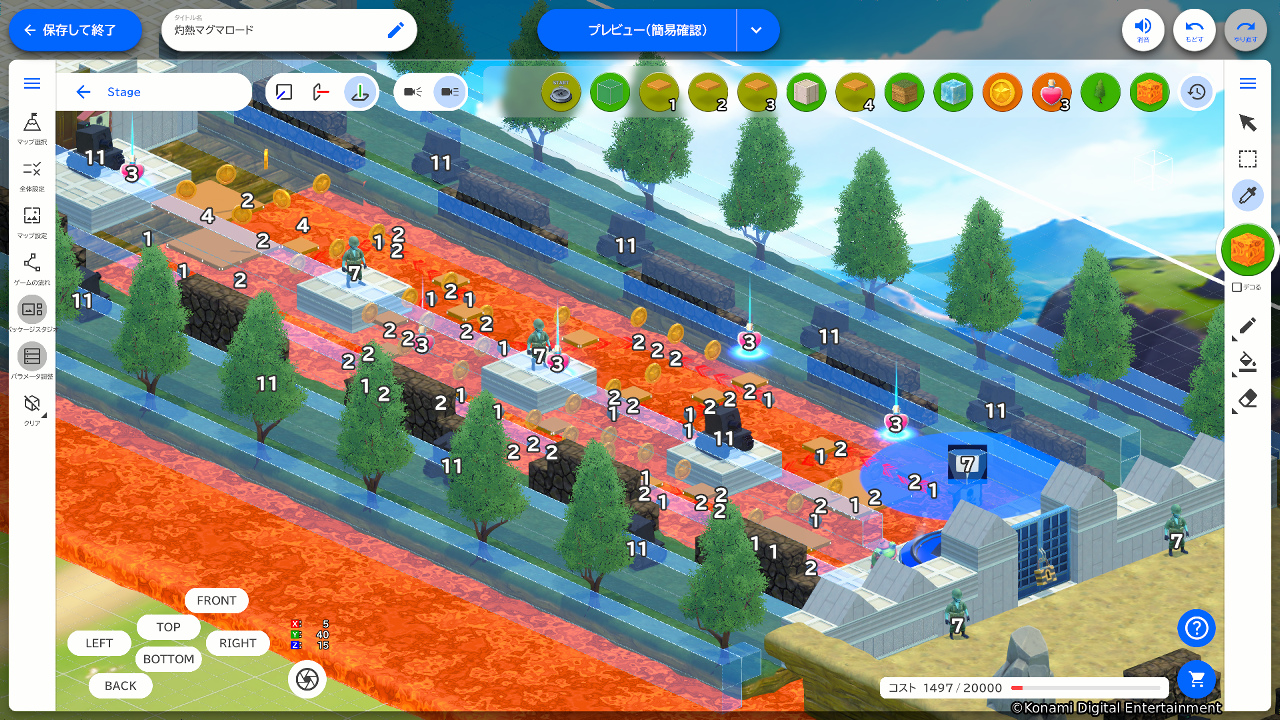
Task: Open the shopping cart button
Action: coord(1196,679)
